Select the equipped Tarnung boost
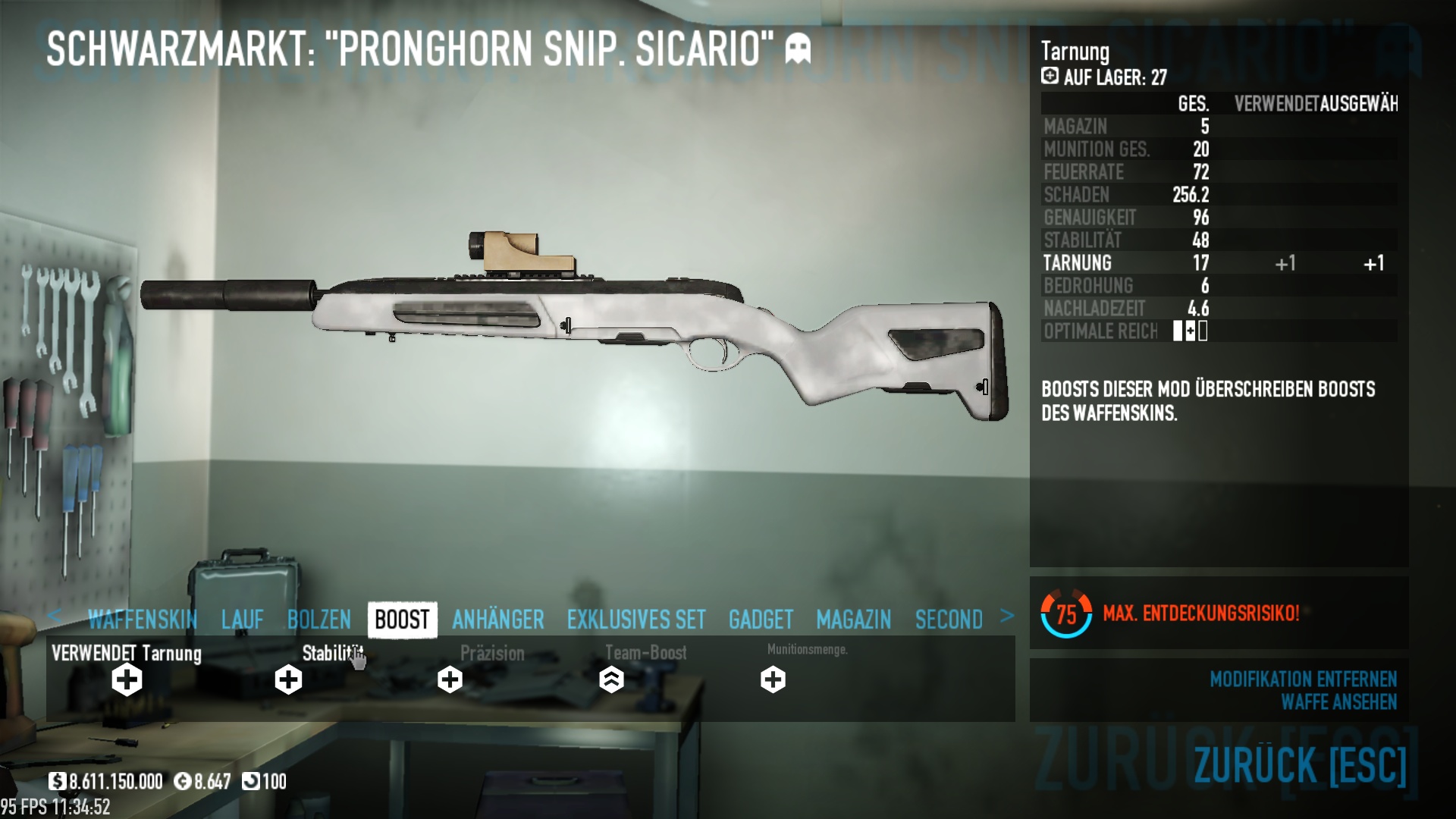This screenshot has height=819, width=1456. click(x=127, y=679)
